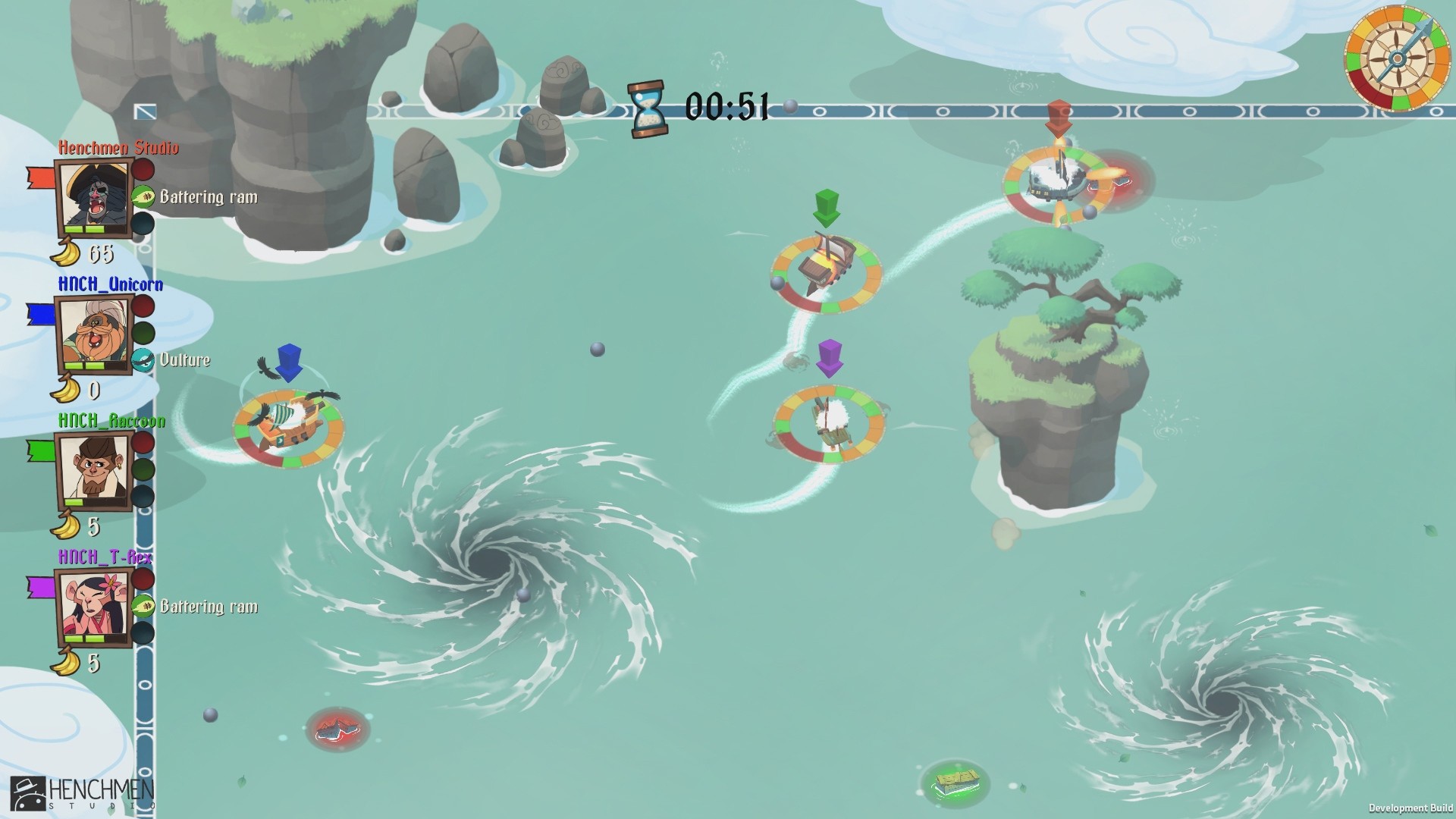Select HNCH_Raccoon's banana count of 5
The height and width of the screenshot is (819, 1456).
pos(91,526)
